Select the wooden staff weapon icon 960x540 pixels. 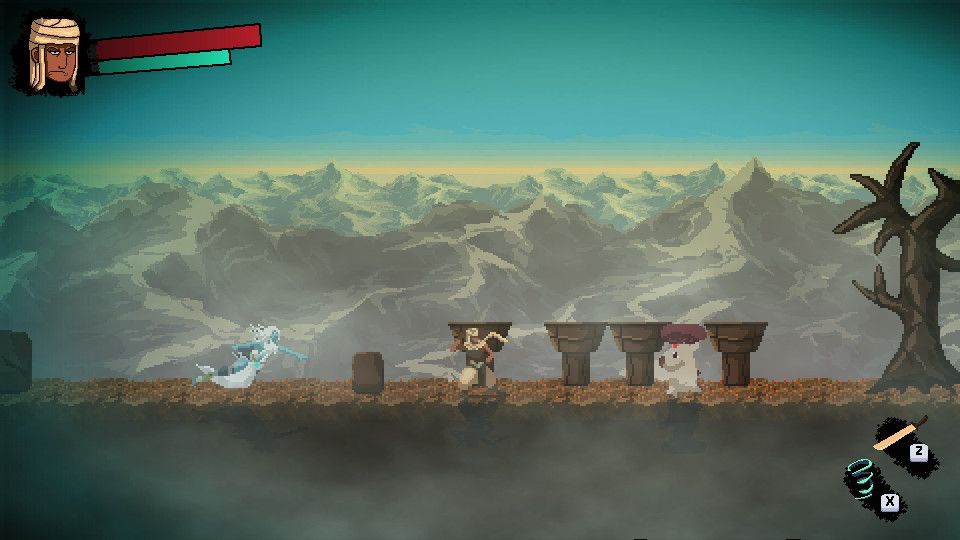(899, 435)
